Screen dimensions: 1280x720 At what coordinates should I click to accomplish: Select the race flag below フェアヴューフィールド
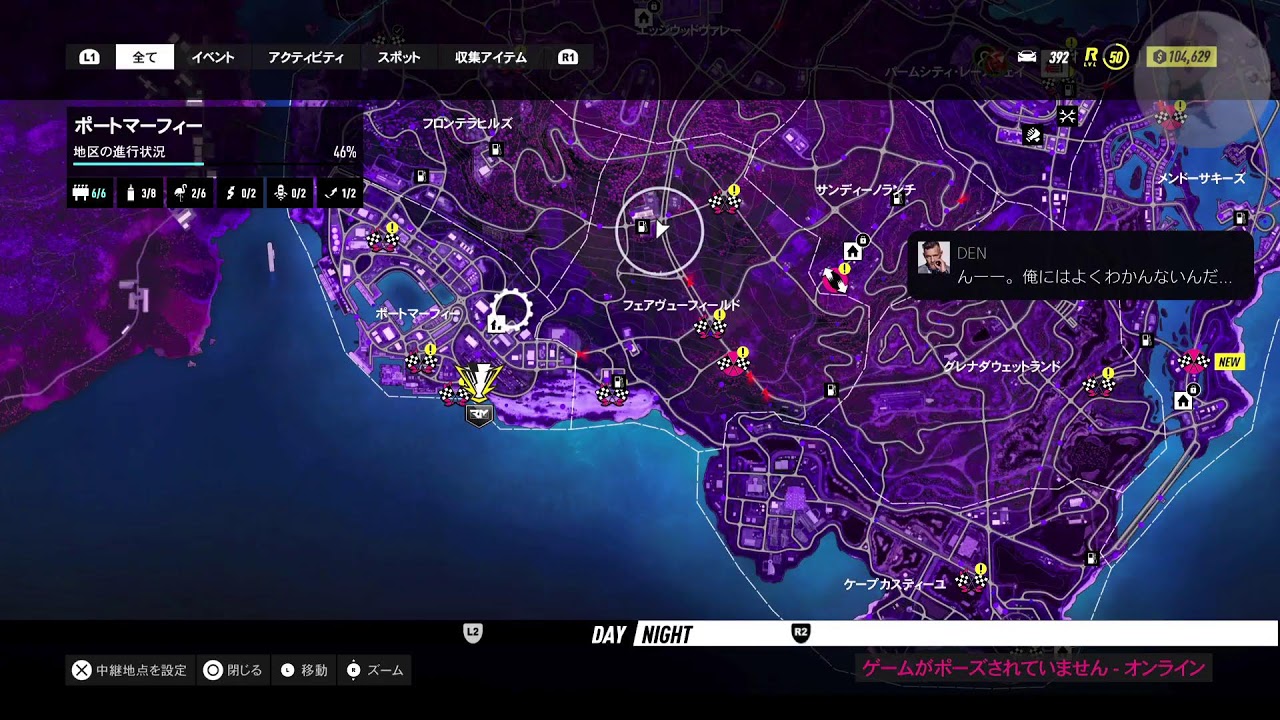coord(711,326)
